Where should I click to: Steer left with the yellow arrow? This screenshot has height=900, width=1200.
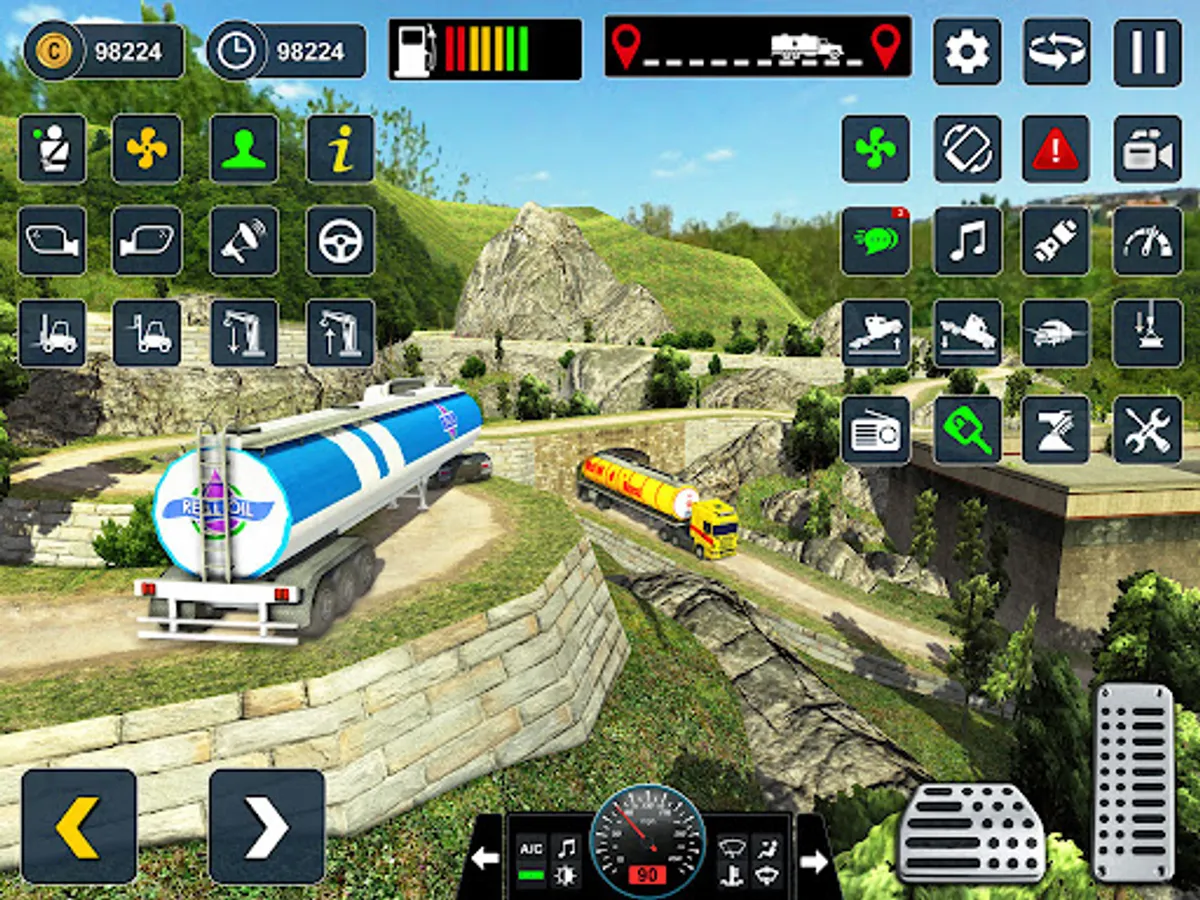(79, 826)
